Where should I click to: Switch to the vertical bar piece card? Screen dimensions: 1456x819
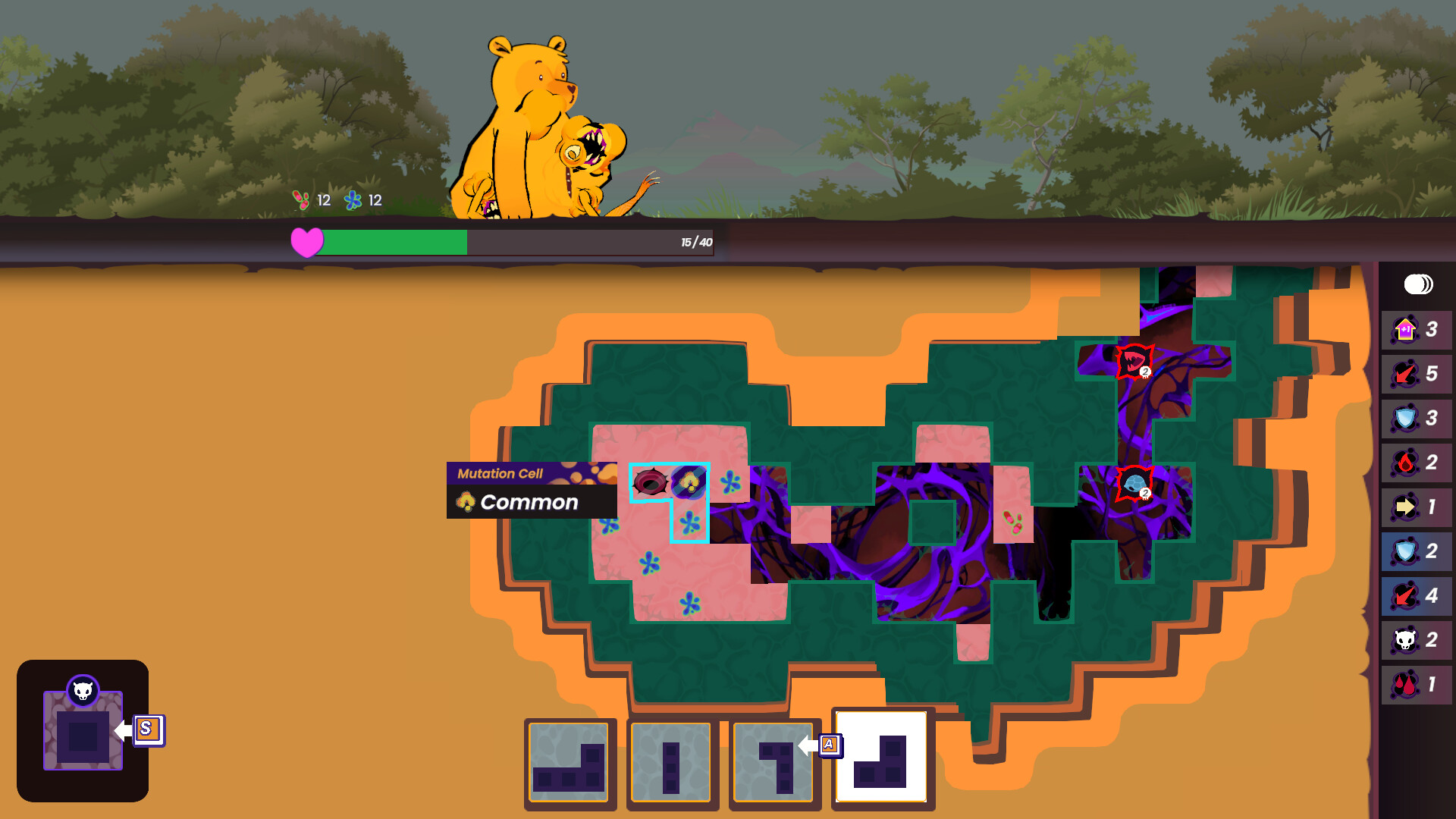pos(671,762)
